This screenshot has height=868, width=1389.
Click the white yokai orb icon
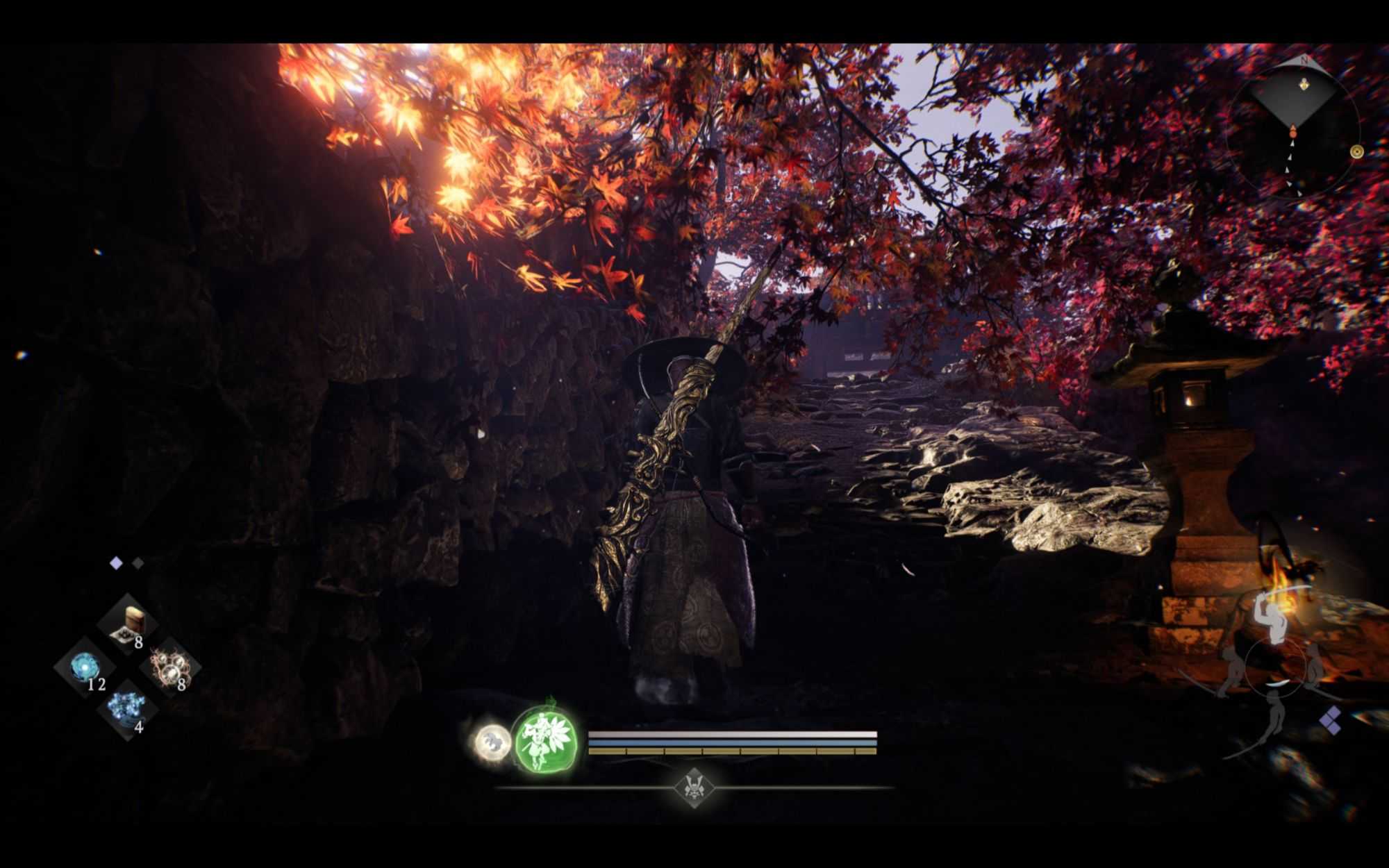click(493, 742)
